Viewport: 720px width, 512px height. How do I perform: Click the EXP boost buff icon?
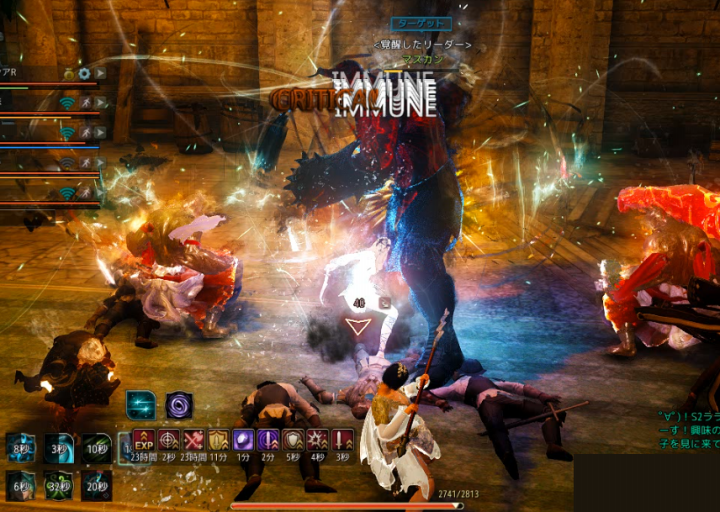click(x=144, y=439)
